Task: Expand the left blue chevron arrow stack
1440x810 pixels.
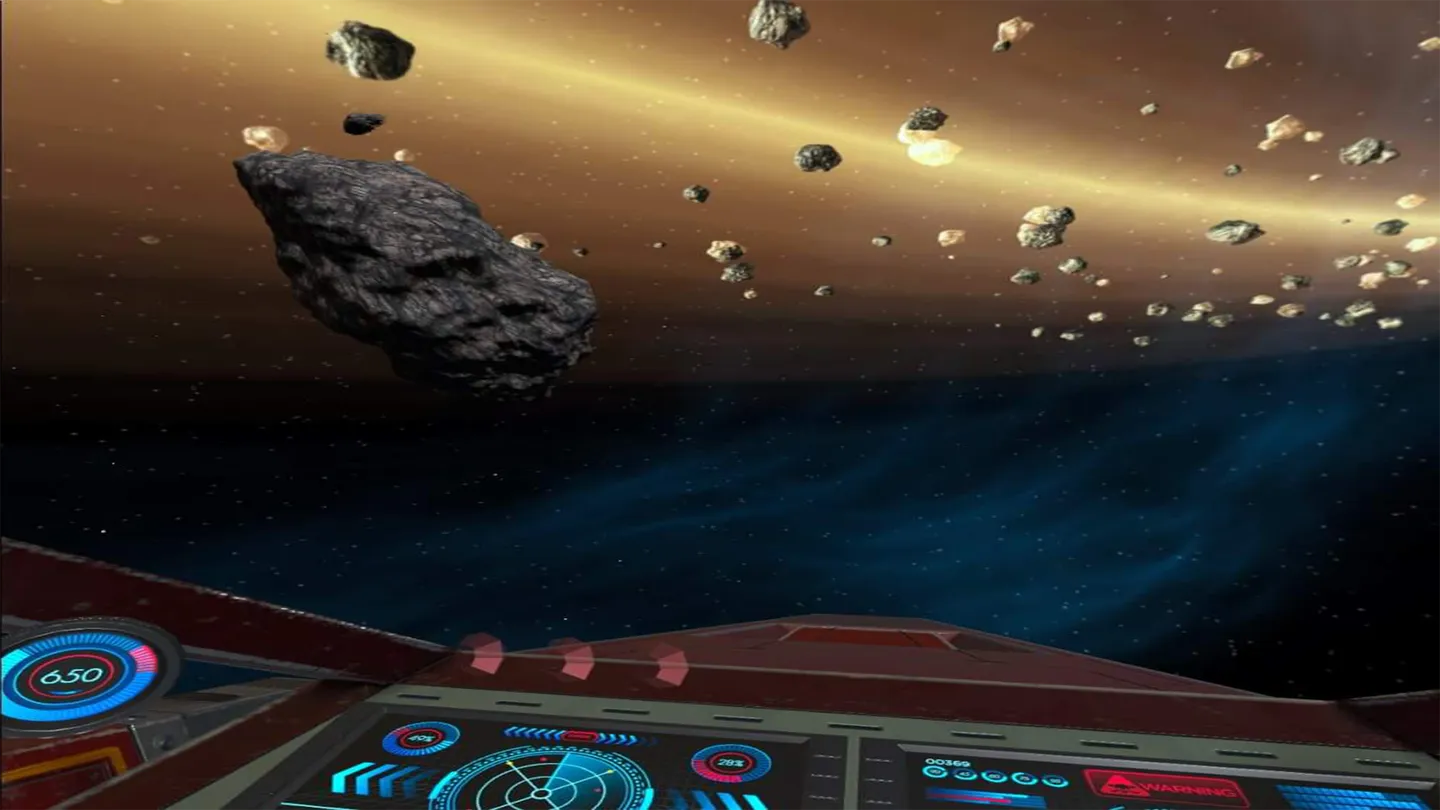Action: pyautogui.click(x=372, y=778)
